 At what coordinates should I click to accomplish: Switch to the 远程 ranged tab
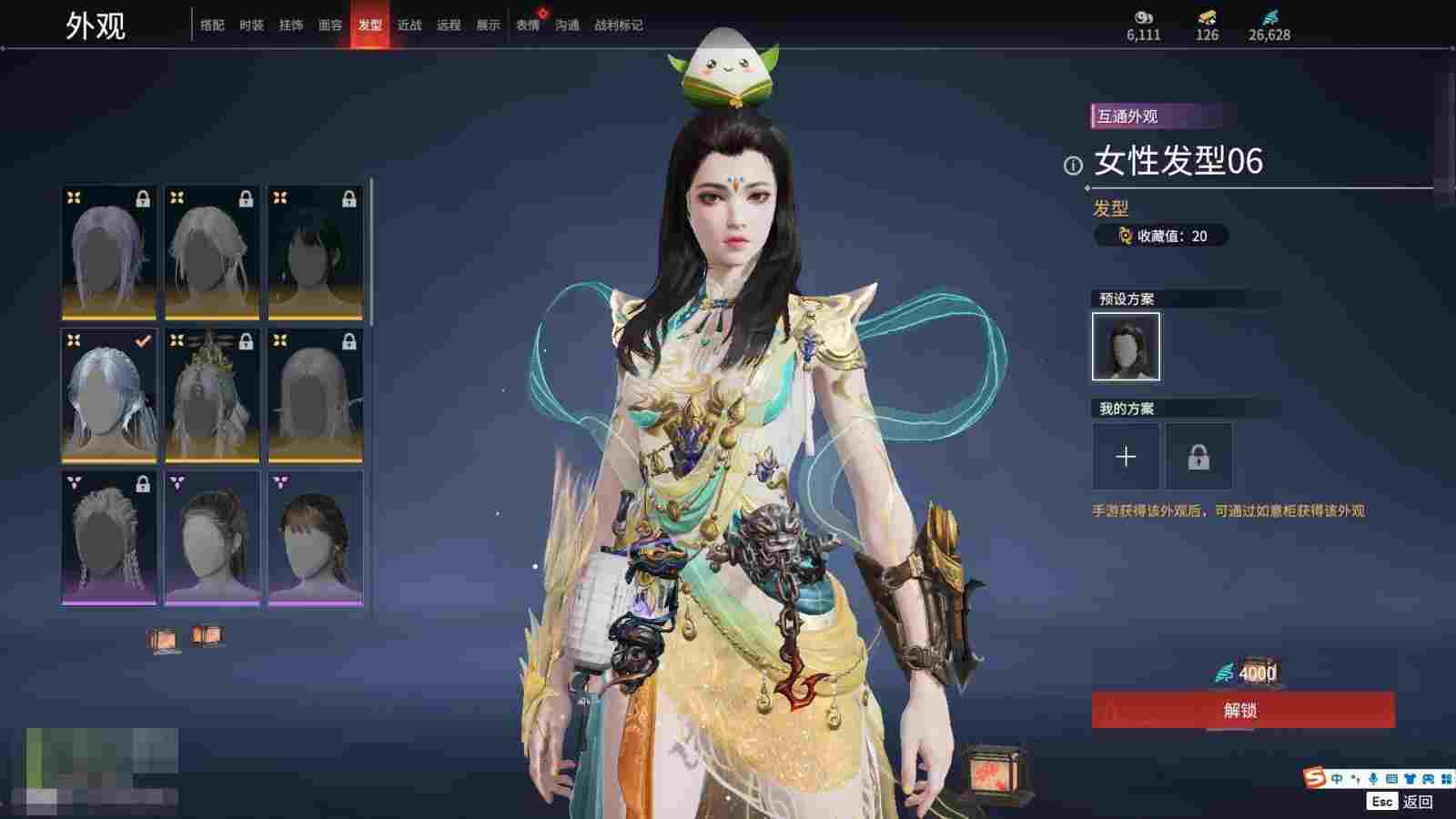449,25
